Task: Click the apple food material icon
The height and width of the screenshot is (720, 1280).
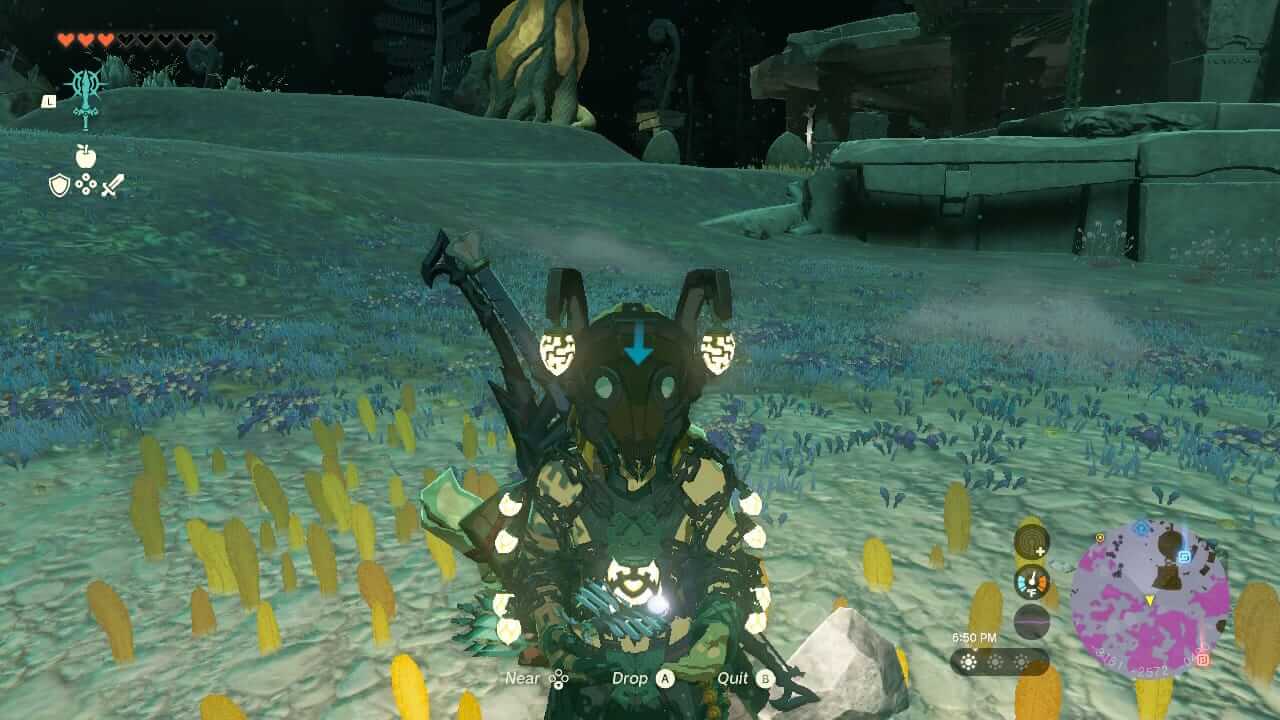Action: click(x=86, y=158)
